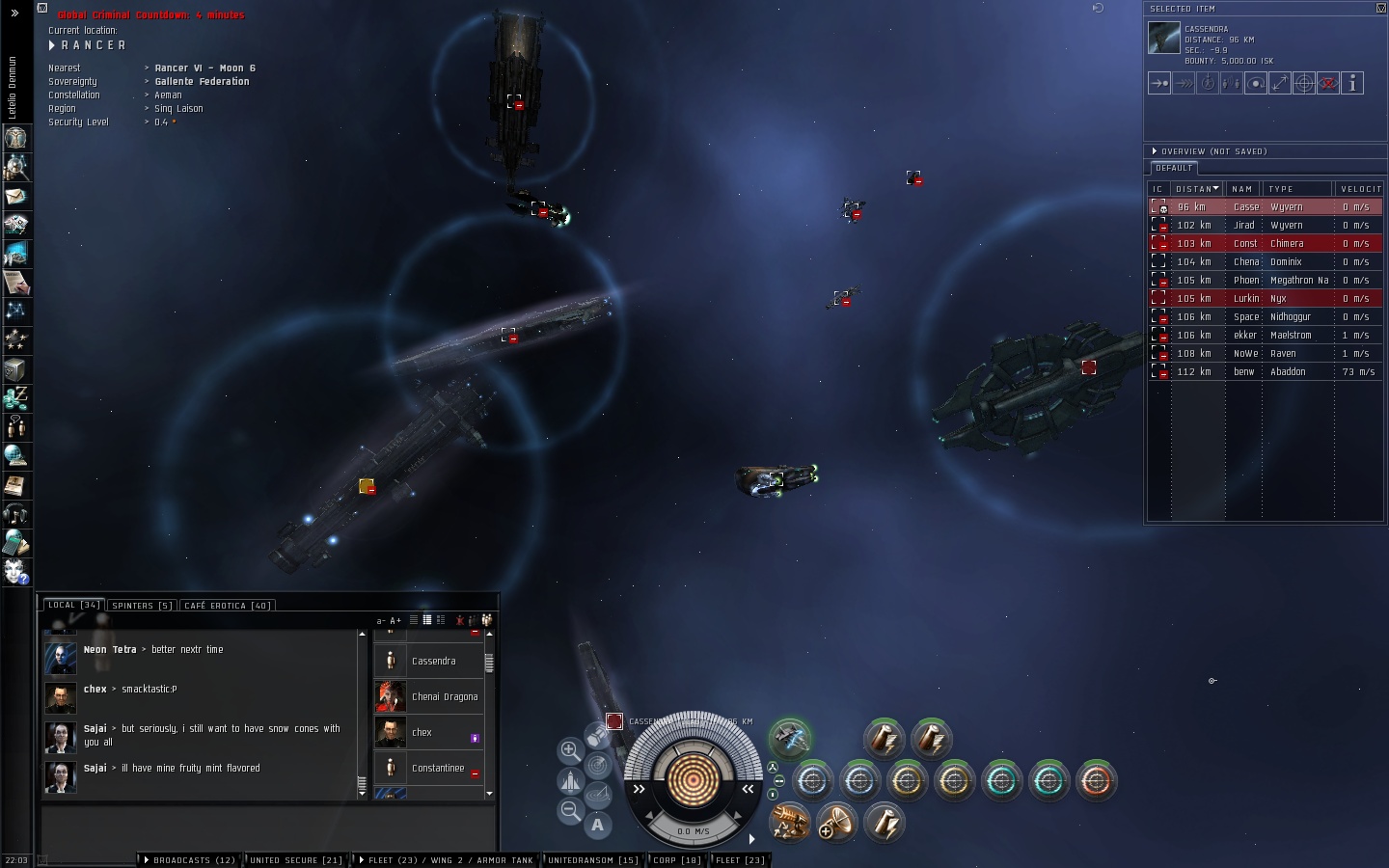Open the character sheet portrait icon
This screenshot has width=1389, height=868.
click(x=15, y=138)
